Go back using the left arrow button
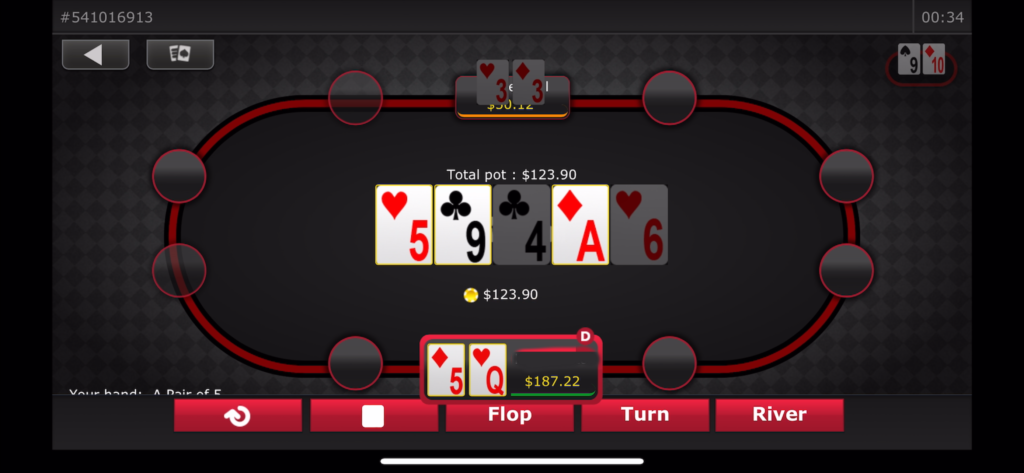1024x473 pixels. (95, 55)
